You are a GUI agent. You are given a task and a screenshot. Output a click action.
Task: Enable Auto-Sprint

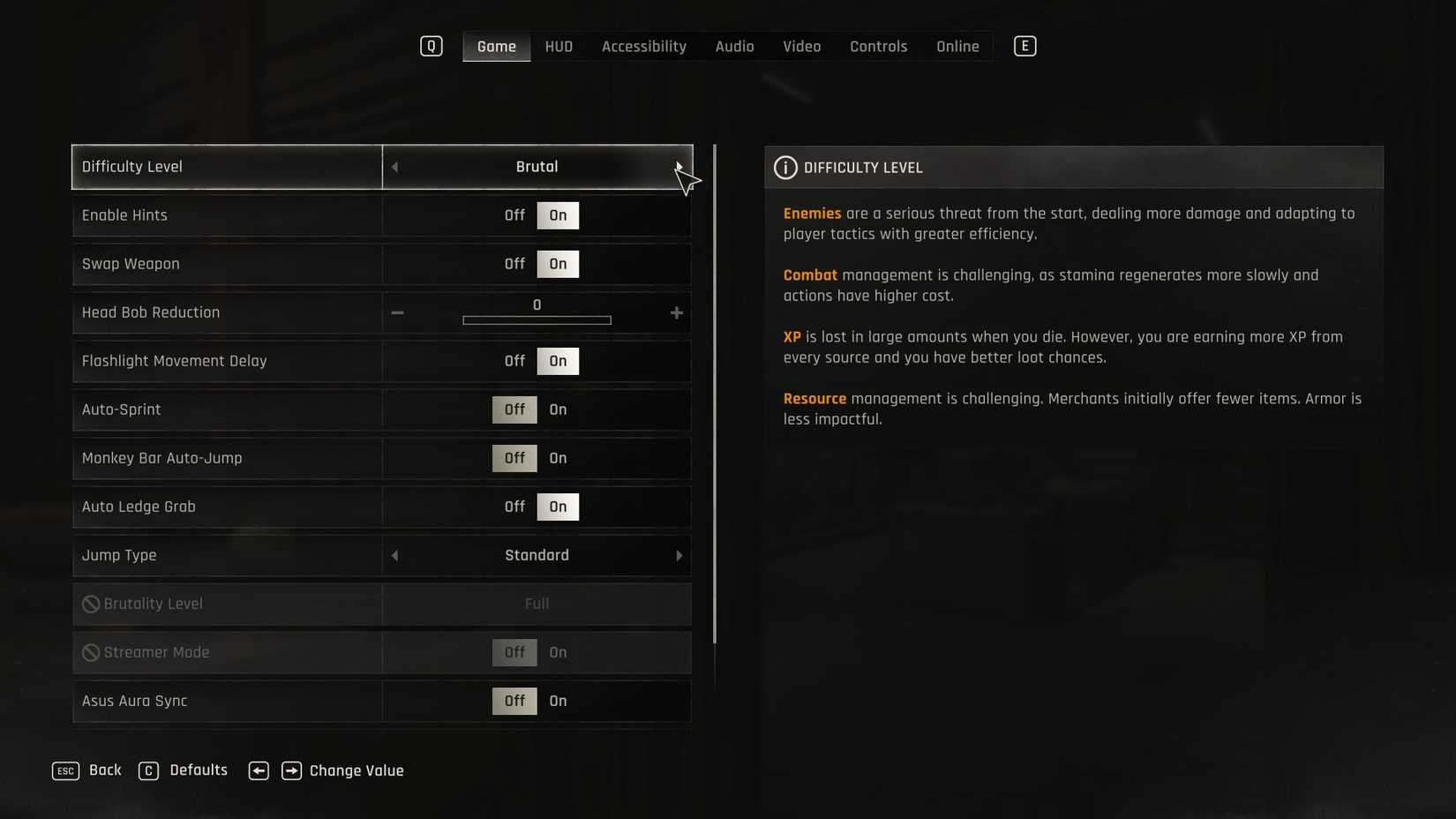click(x=557, y=409)
